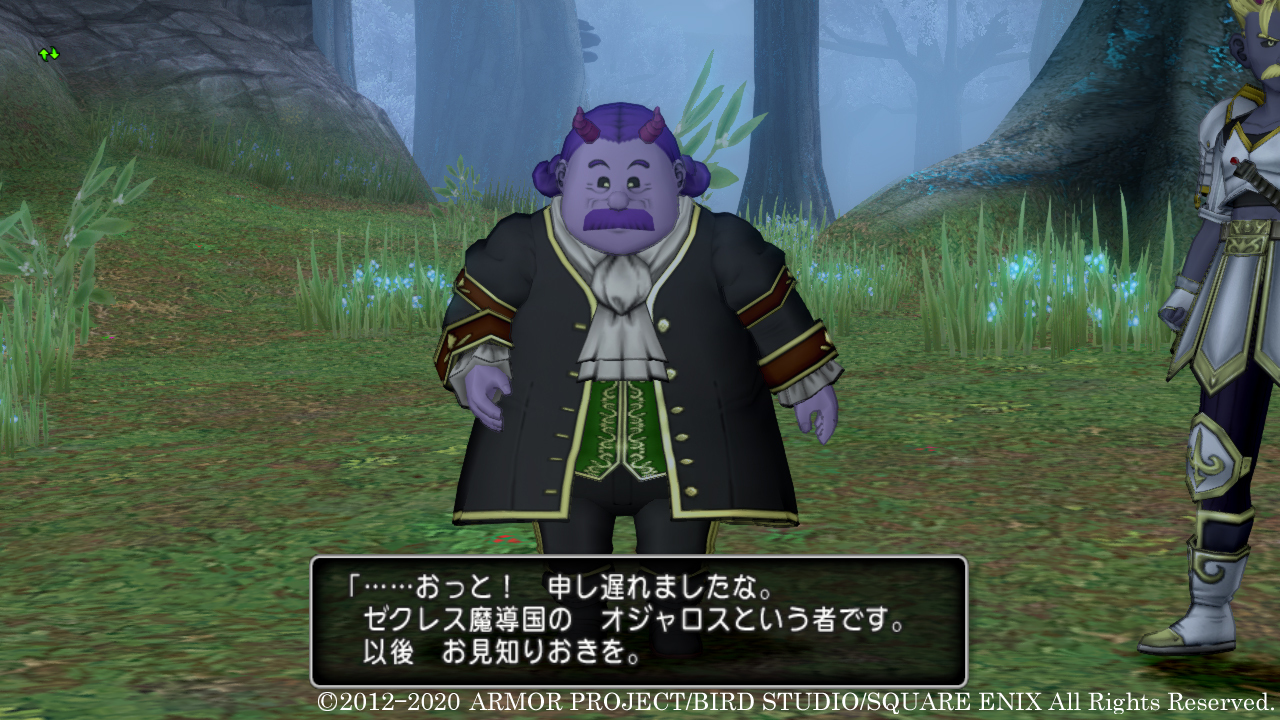Click the green embroidered vest on Ojalos

point(623,430)
